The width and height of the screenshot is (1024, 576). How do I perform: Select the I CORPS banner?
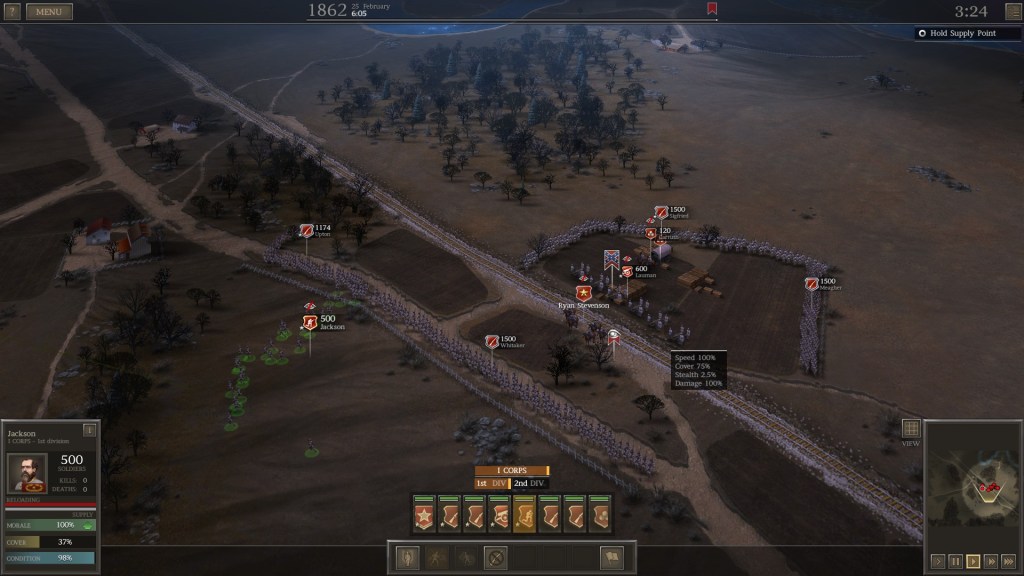511,470
